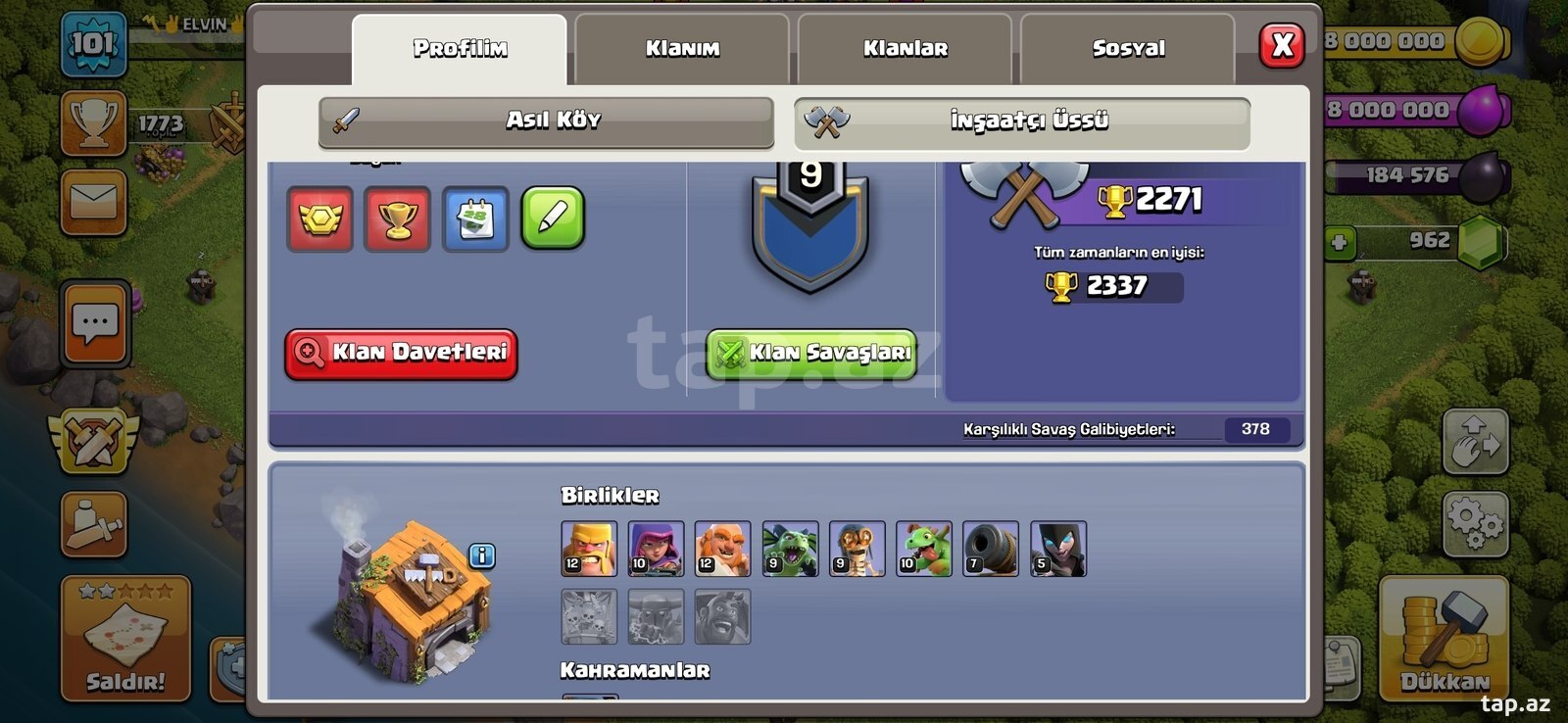Show Builder Hall info

pyautogui.click(x=481, y=555)
